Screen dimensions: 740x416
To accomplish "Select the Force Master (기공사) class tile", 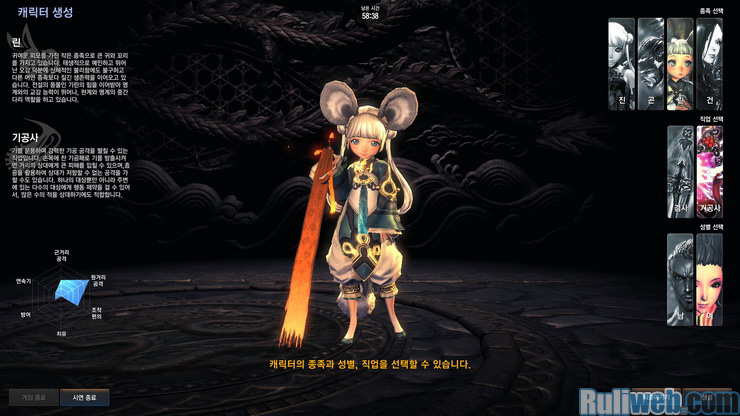I will point(709,171).
